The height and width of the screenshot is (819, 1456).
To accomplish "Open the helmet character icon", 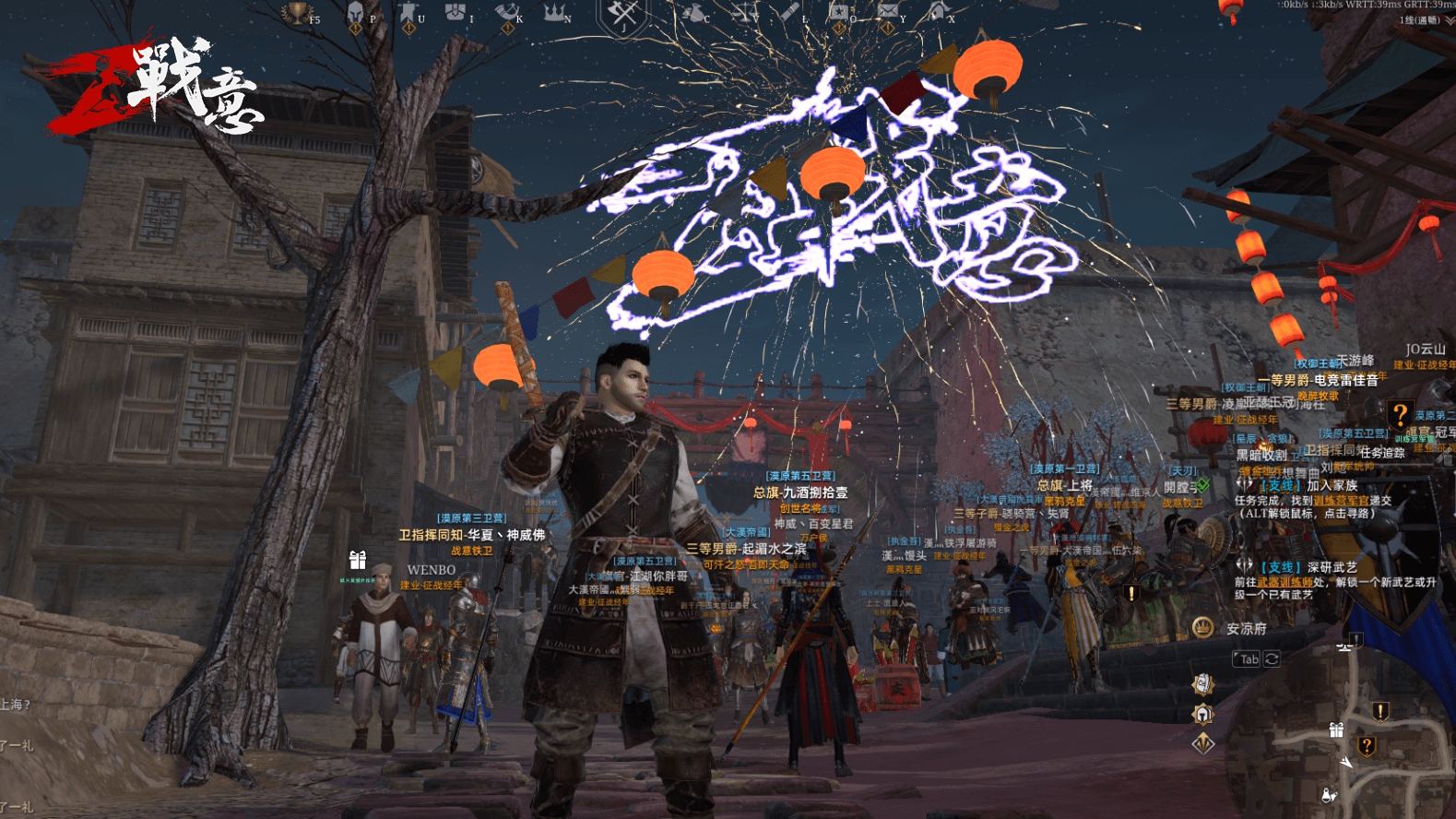I will point(355,13).
